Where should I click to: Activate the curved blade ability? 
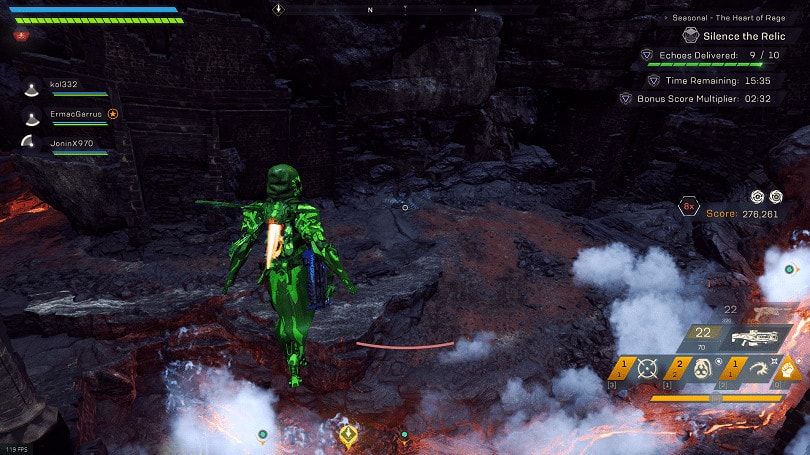click(x=755, y=368)
